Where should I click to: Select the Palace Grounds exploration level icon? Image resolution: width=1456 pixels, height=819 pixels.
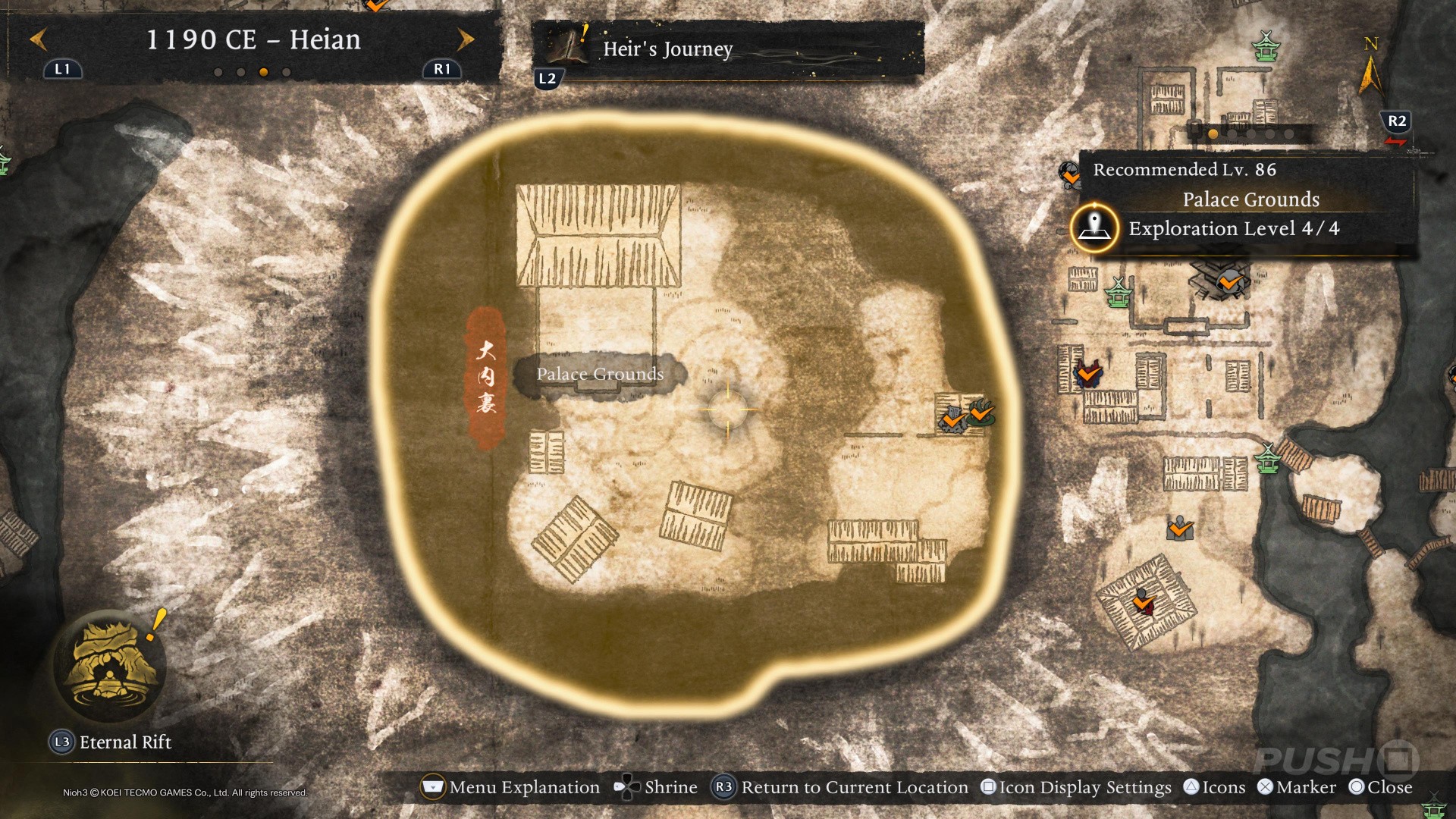(x=1094, y=227)
